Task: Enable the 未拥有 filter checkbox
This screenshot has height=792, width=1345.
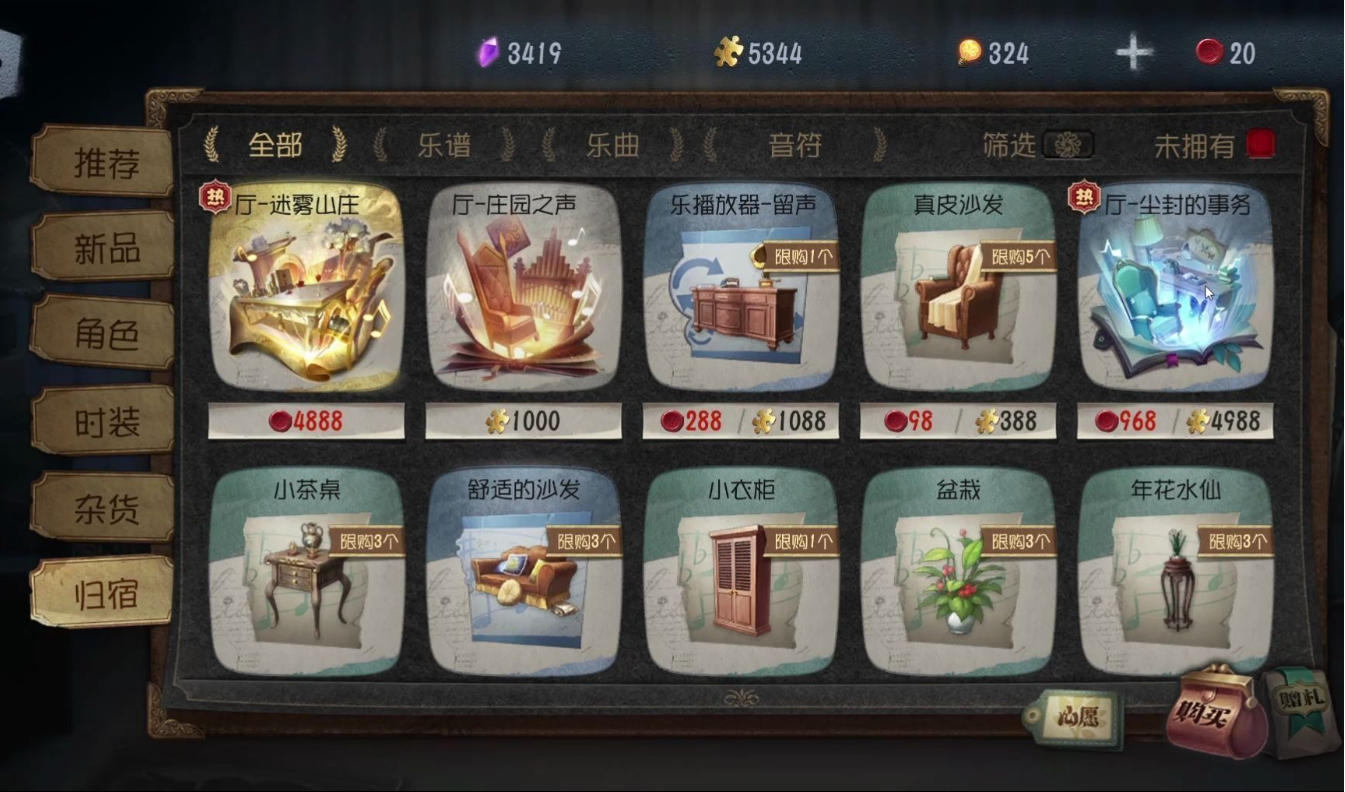Action: click(x=1259, y=145)
